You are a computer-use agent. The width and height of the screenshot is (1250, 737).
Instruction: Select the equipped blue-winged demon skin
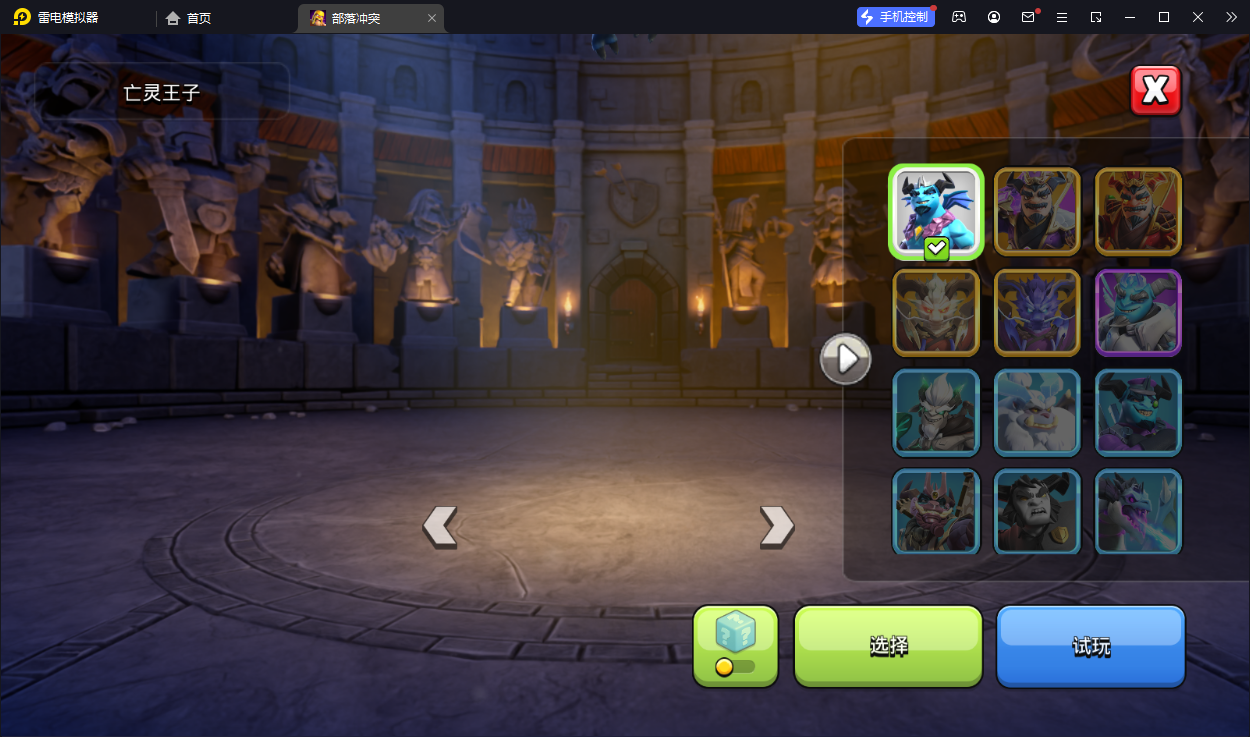(936, 211)
